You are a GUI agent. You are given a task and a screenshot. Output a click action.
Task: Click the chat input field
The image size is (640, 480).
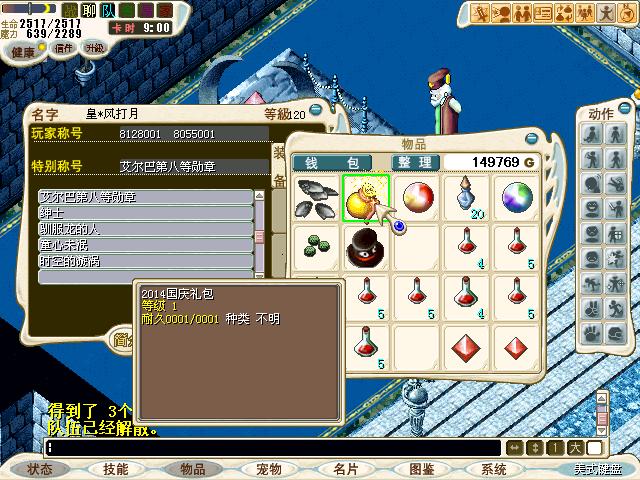click(x=270, y=448)
